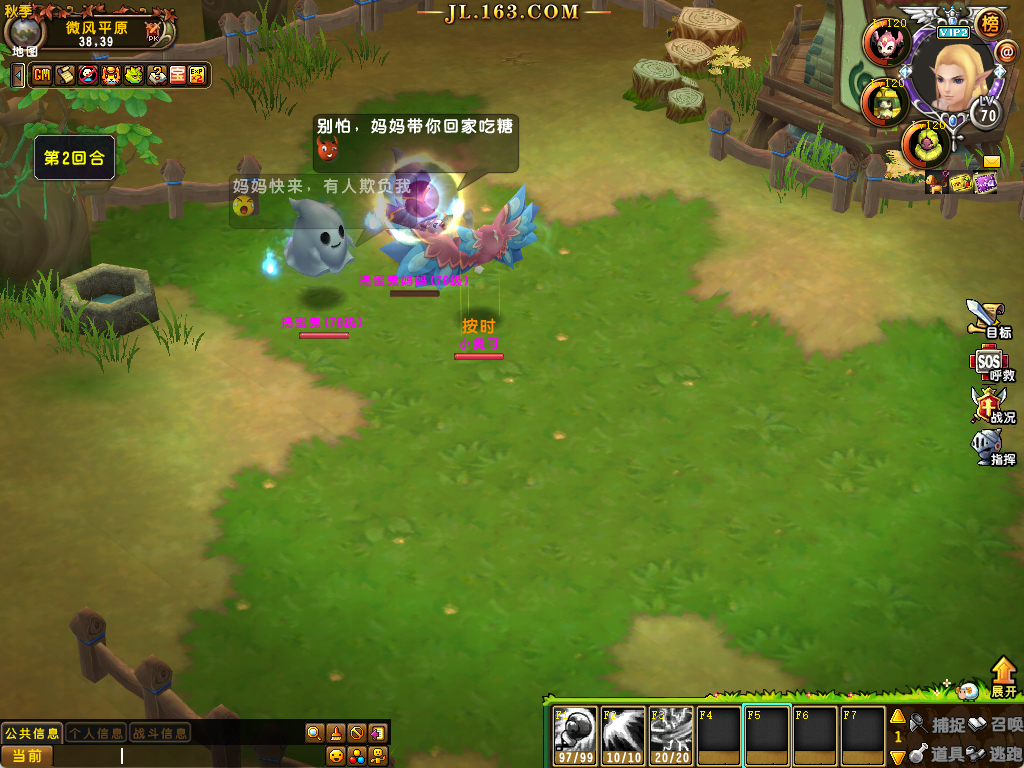
Task: Click the GM icon in top toolbar
Action: [42, 75]
